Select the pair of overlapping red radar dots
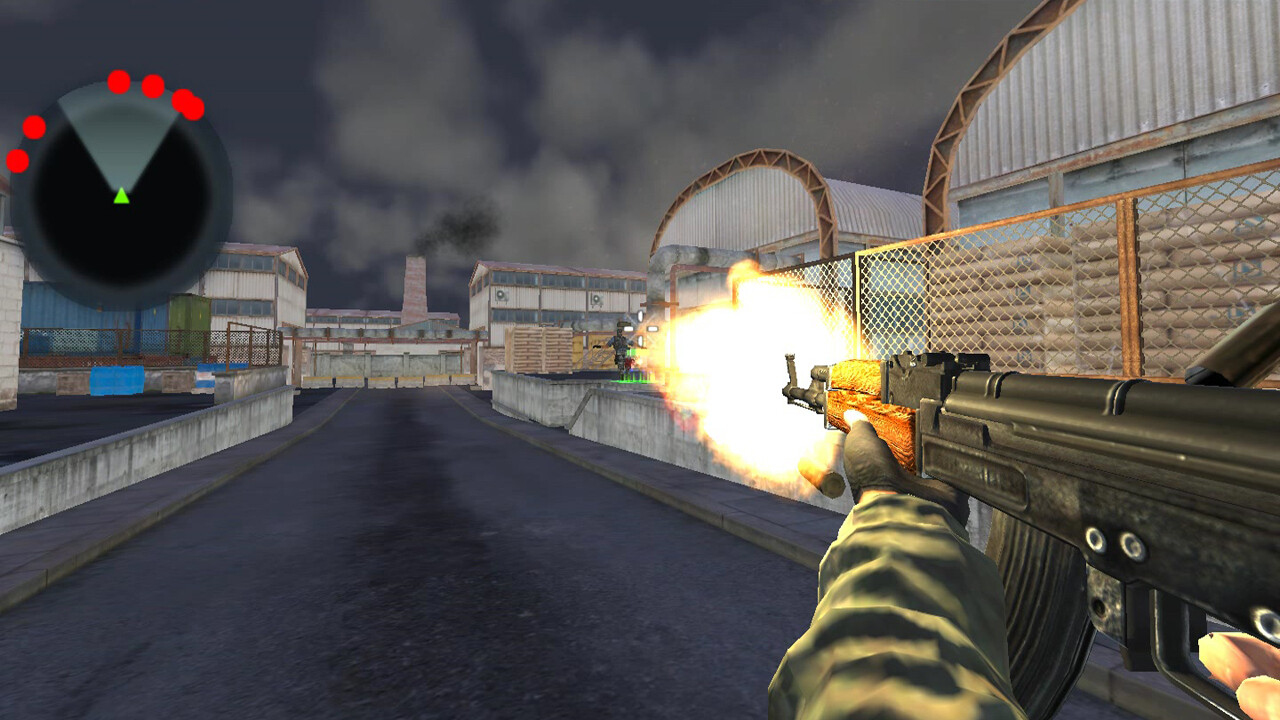 186,103
